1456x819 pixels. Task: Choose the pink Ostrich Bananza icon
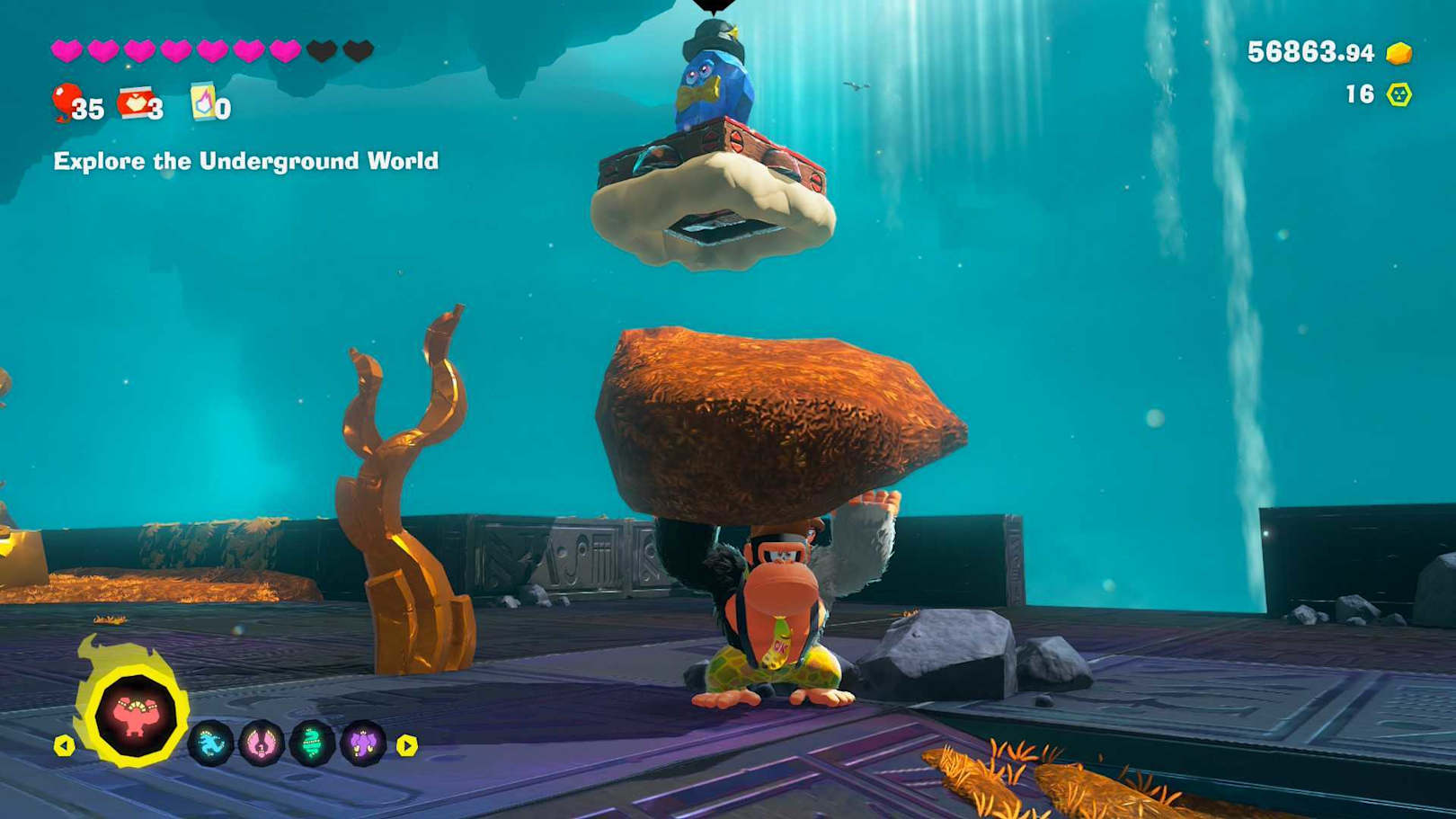[262, 743]
